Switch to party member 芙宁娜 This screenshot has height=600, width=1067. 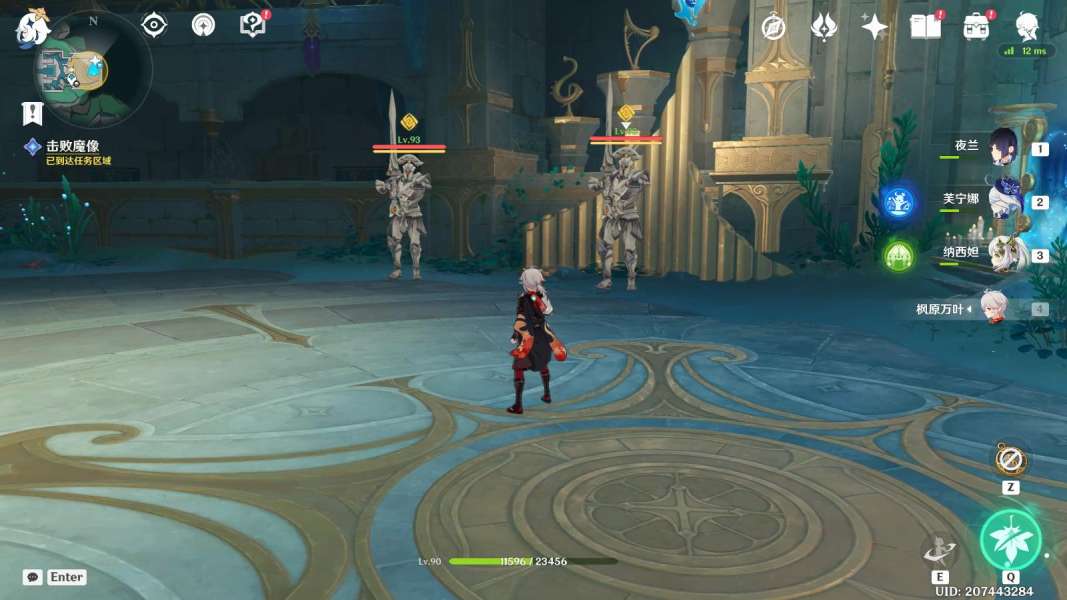pos(1003,201)
